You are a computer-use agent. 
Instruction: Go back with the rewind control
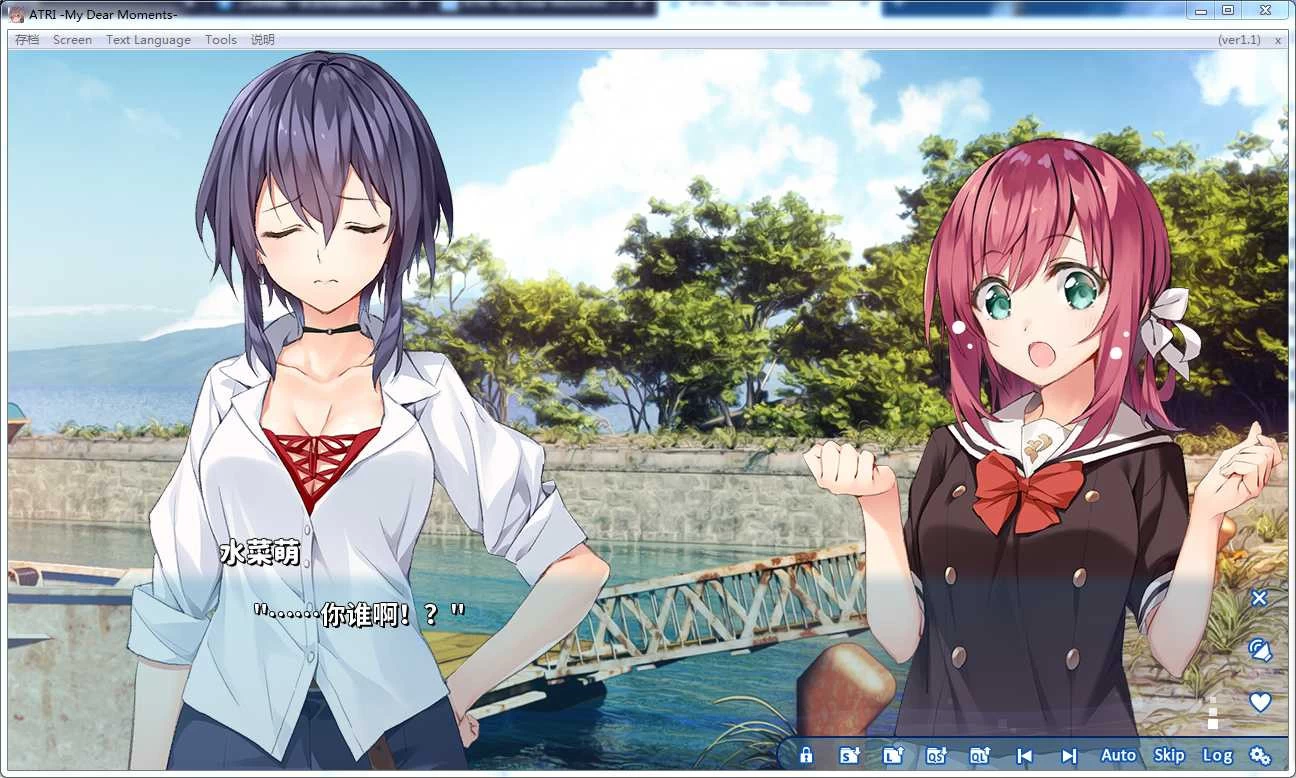click(1025, 756)
